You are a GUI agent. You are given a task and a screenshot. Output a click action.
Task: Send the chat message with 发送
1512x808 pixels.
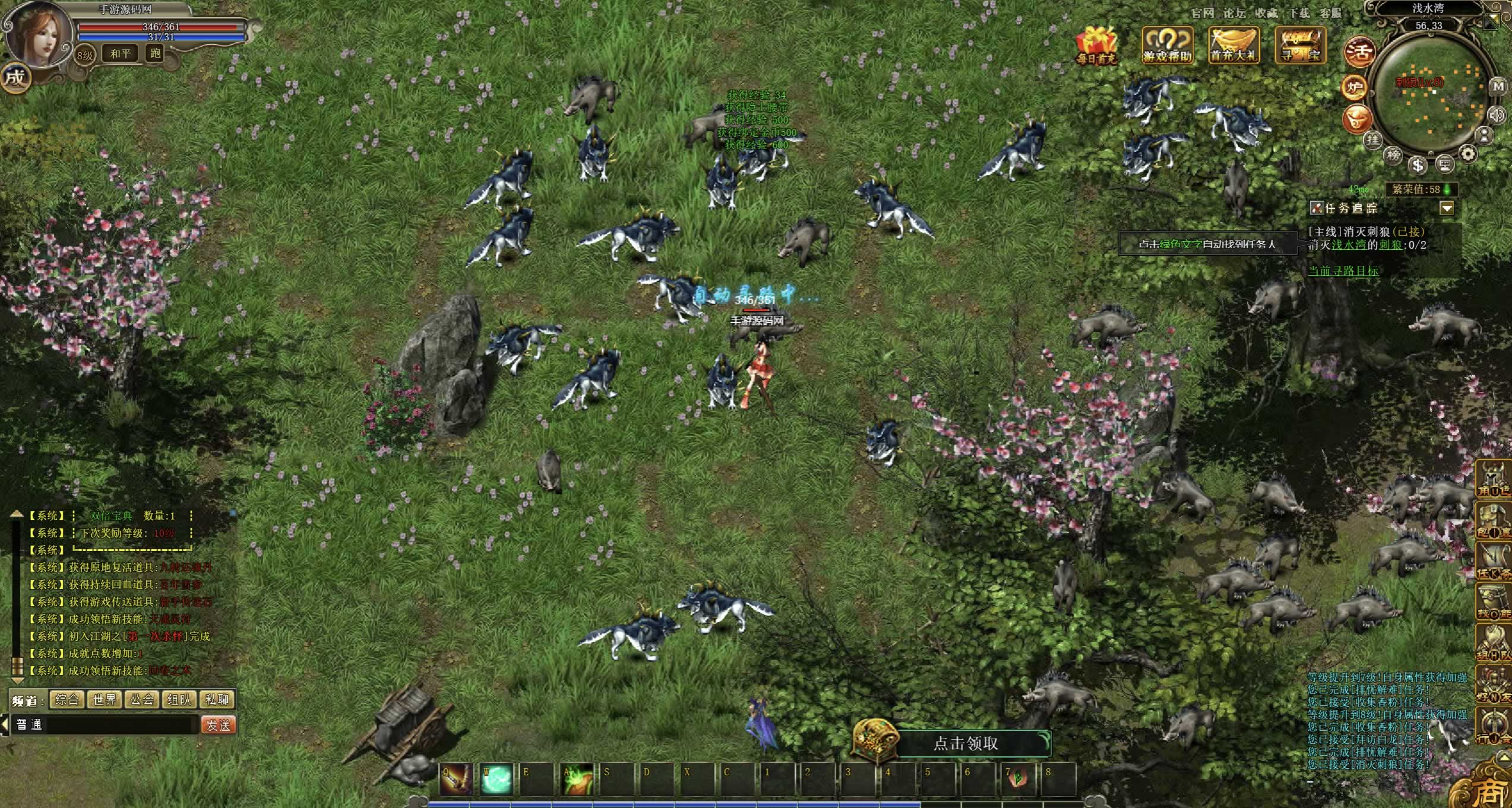point(218,725)
